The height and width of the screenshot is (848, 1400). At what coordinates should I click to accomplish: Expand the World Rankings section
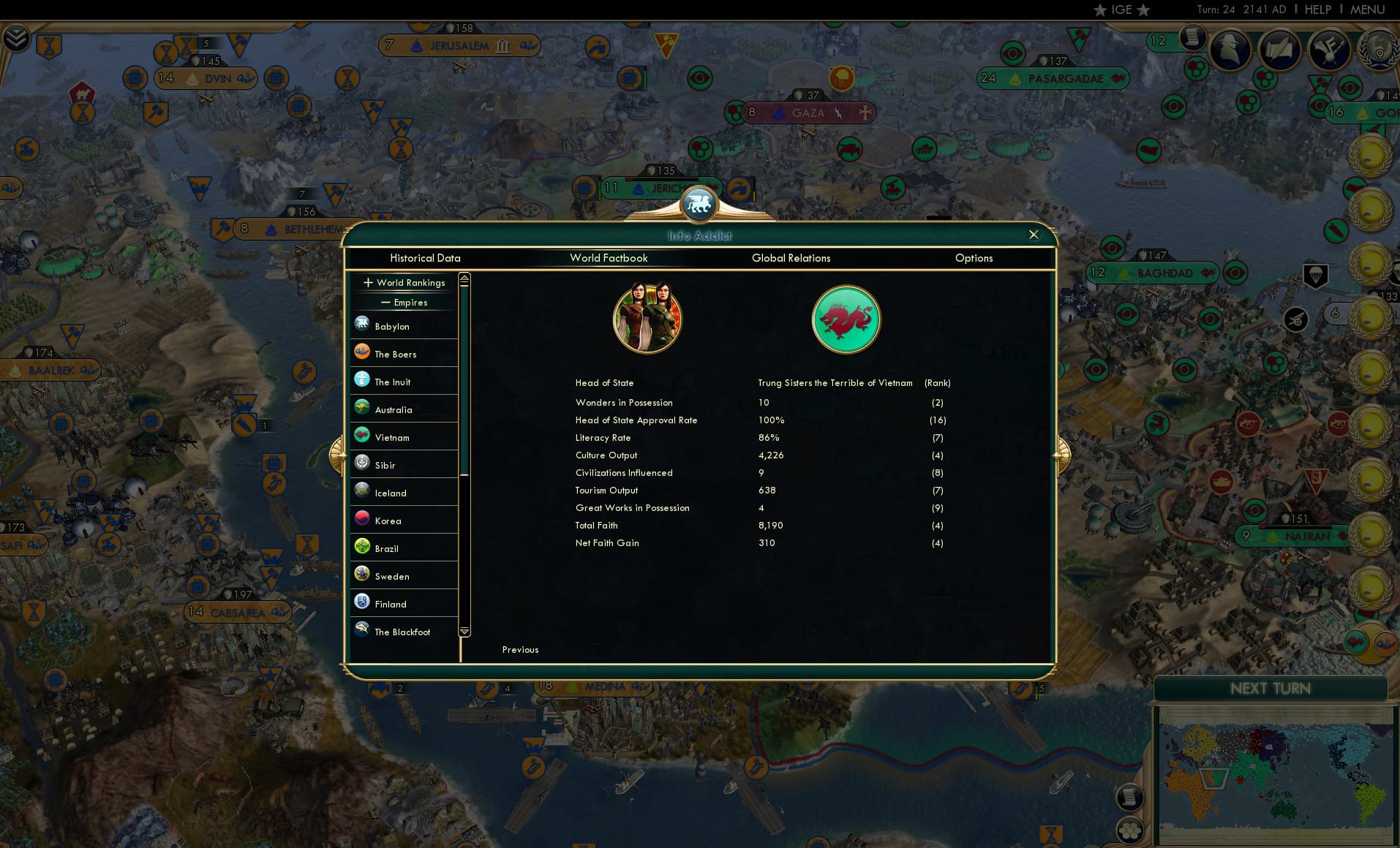point(367,283)
